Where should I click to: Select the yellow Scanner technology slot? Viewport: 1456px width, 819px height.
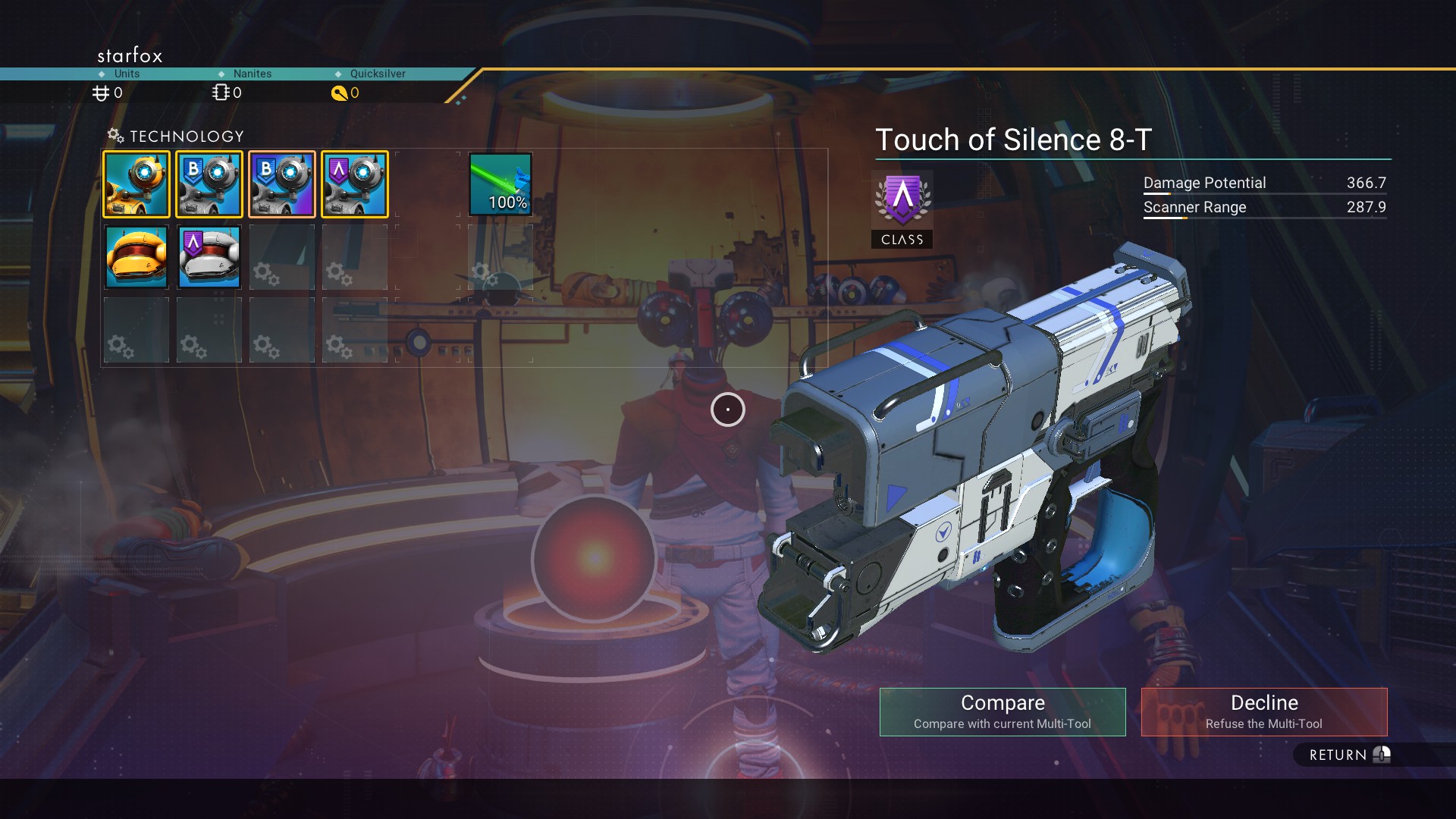[136, 184]
